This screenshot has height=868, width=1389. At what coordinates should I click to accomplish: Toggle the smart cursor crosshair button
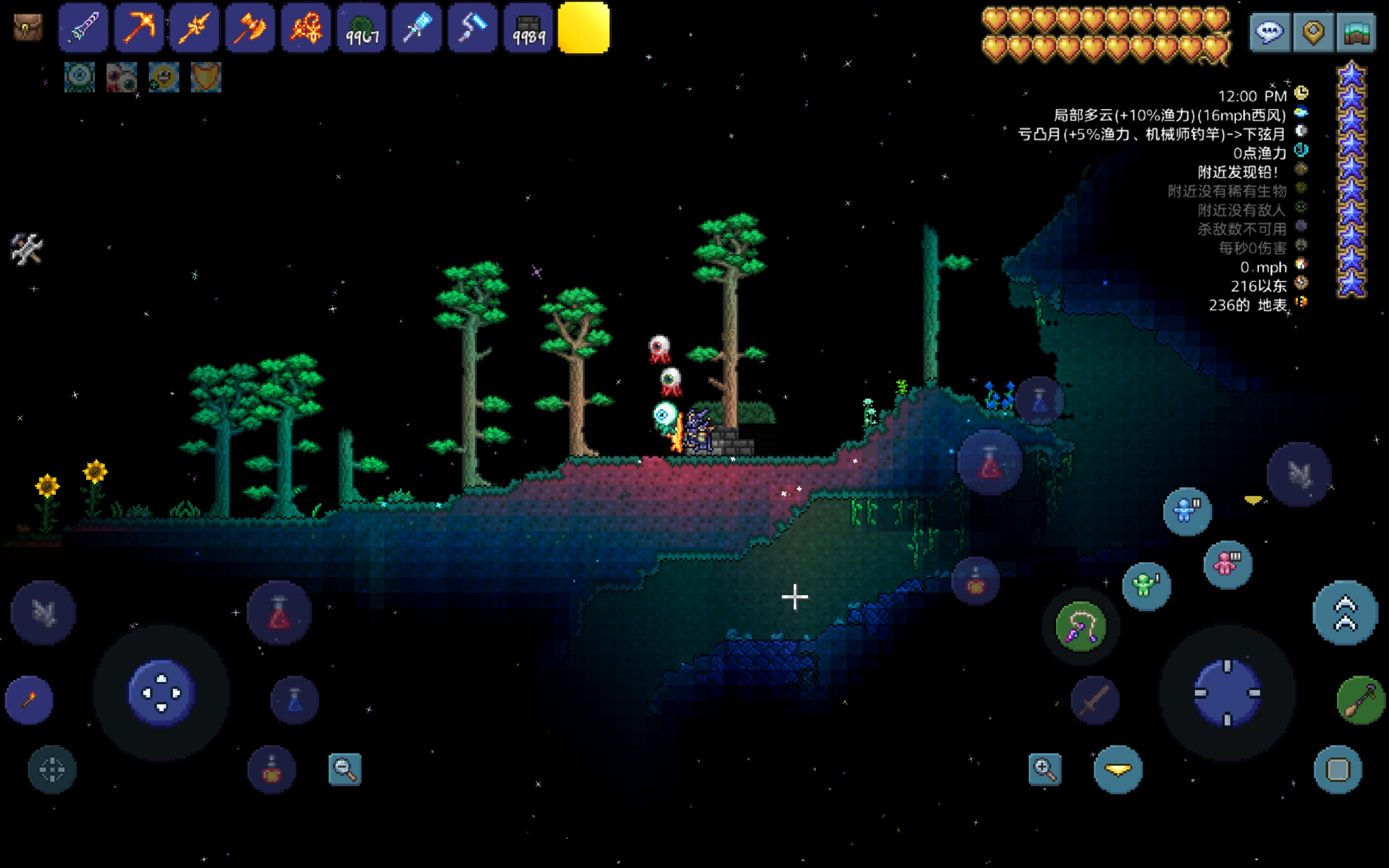[52, 770]
